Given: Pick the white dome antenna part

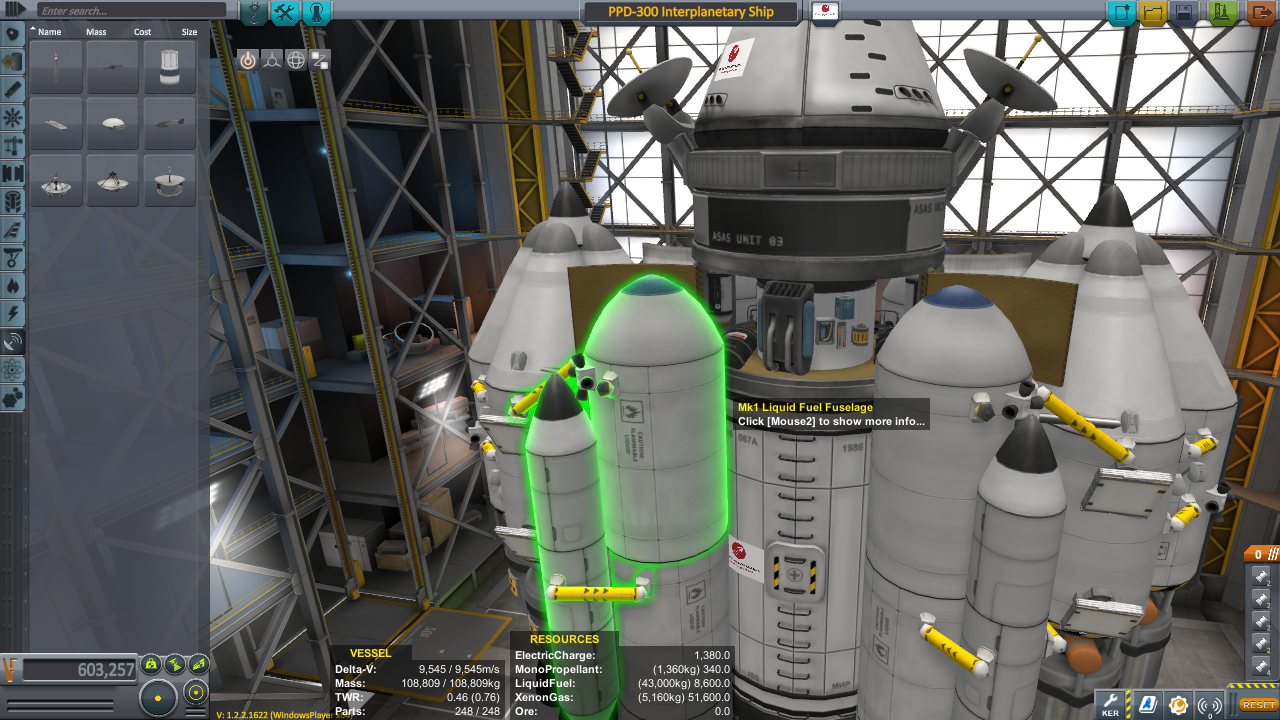Looking at the screenshot, I should [112, 124].
